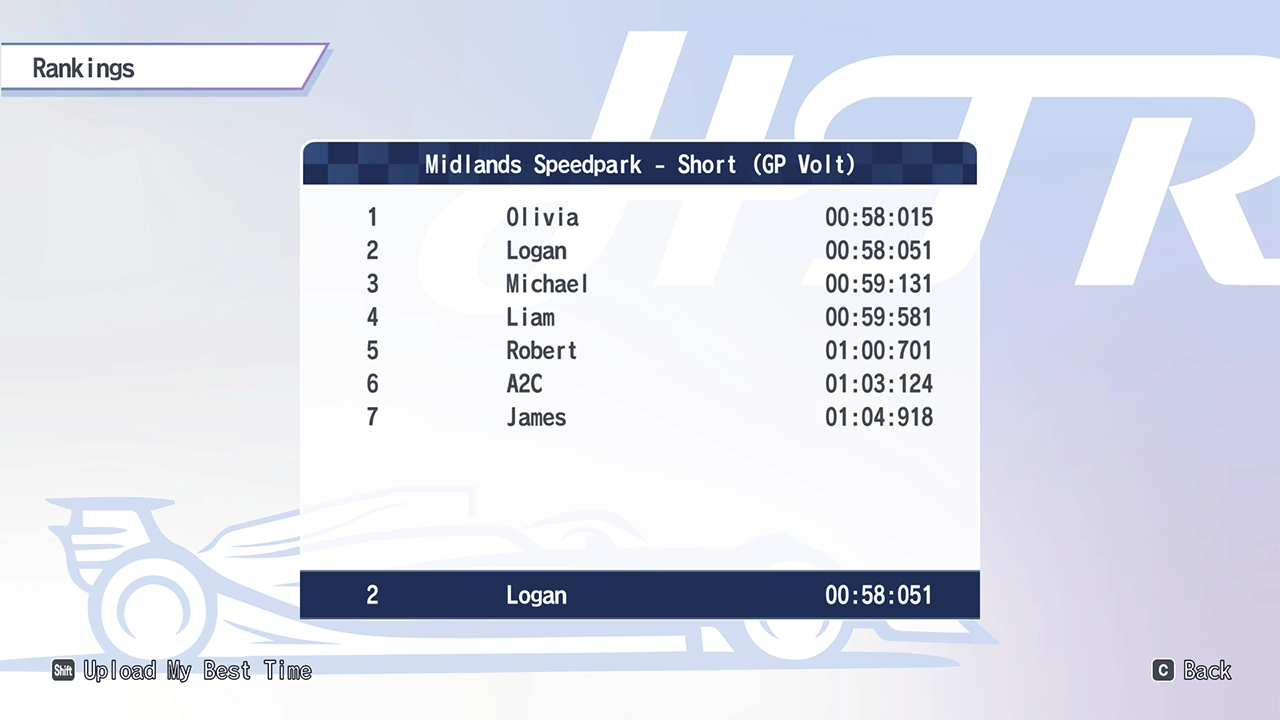Screen dimensions: 1280x720
Task: Select Olivia's first-place ranking row
Action: click(x=640, y=217)
